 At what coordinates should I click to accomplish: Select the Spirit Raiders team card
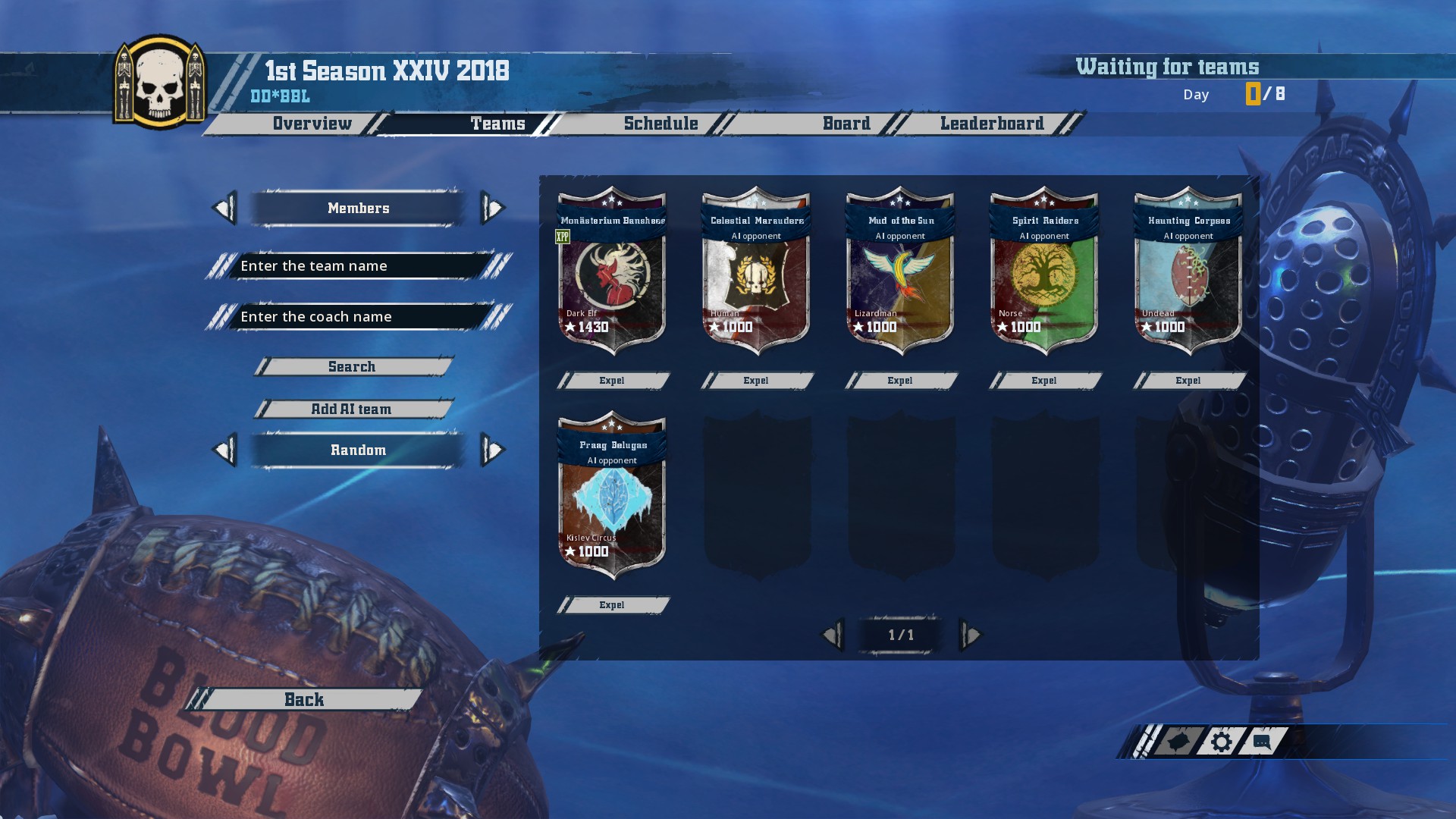click(1044, 273)
